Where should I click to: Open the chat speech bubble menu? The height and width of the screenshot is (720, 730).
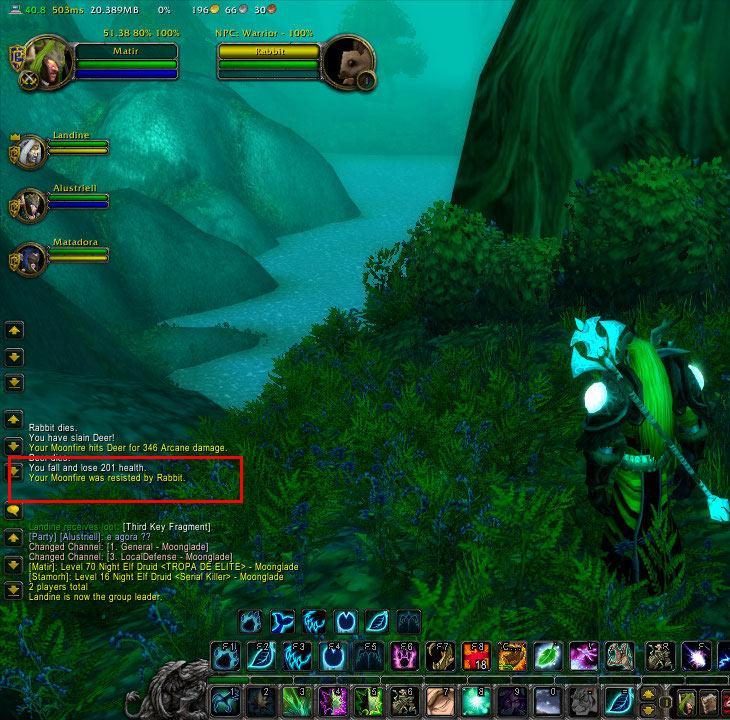click(14, 512)
